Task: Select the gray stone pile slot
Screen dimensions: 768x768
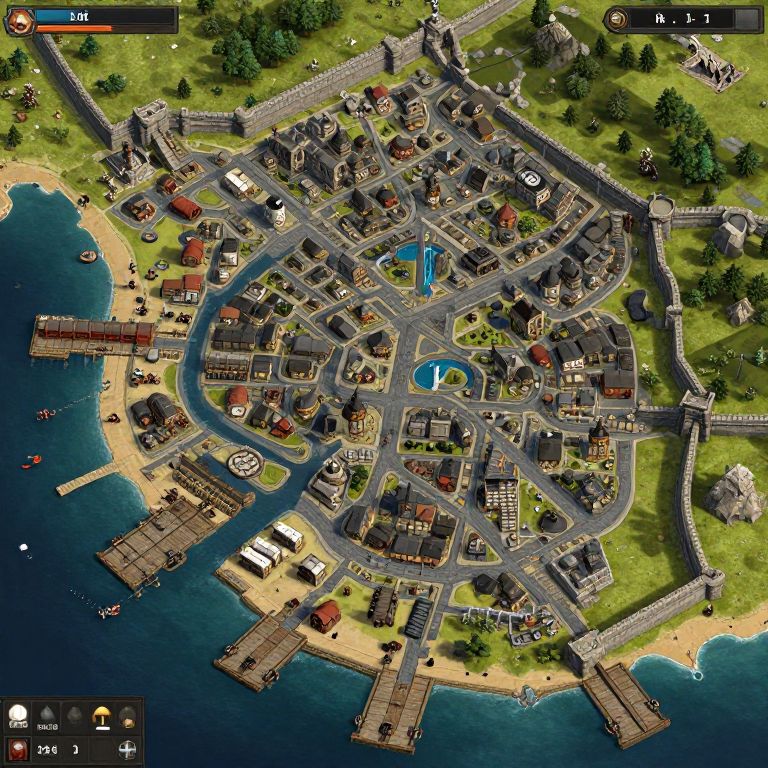Action: pyautogui.click(x=46, y=715)
